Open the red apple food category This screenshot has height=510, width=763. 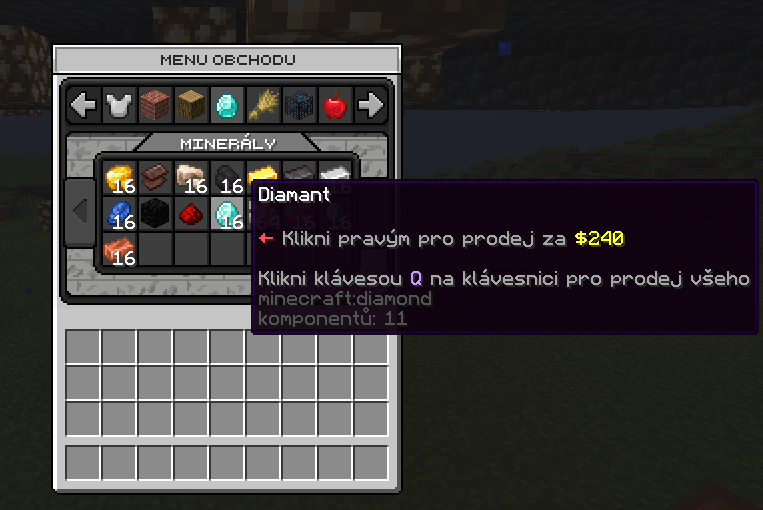click(x=335, y=104)
